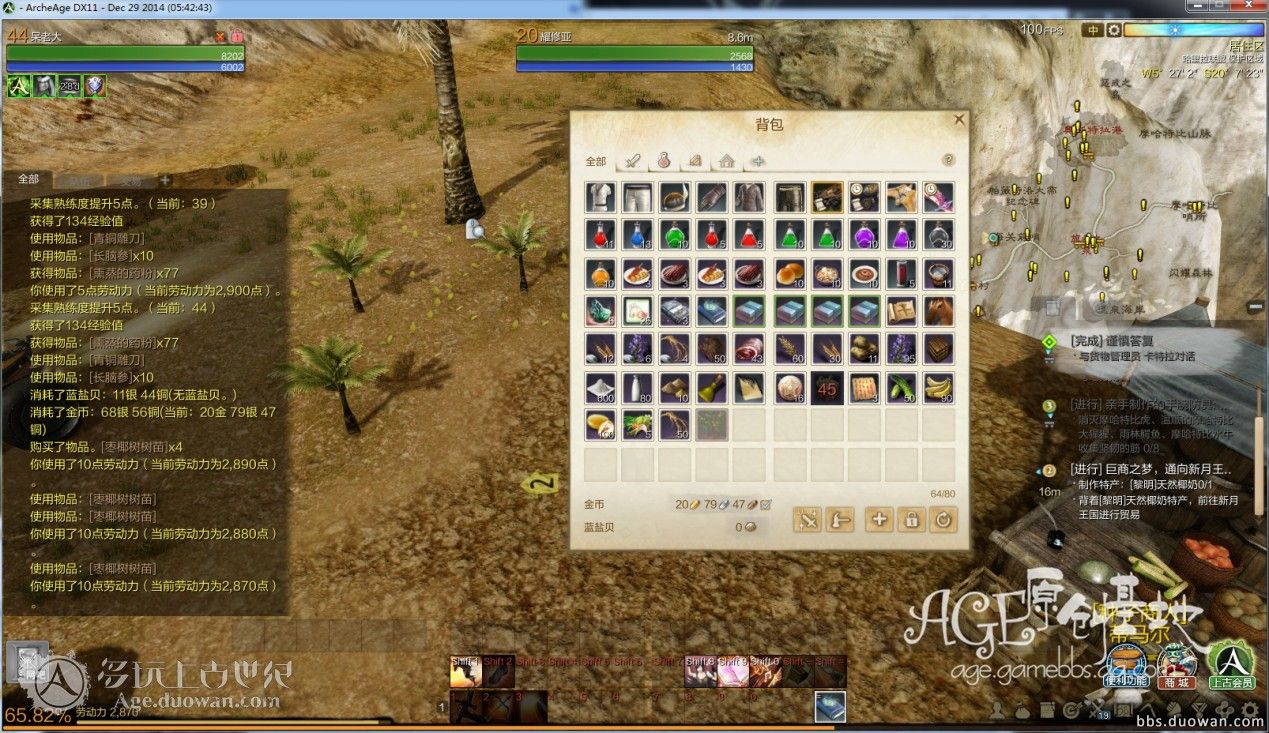The height and width of the screenshot is (733, 1269).
Task: Add a new inventory tab with plus
Action: pos(758,161)
